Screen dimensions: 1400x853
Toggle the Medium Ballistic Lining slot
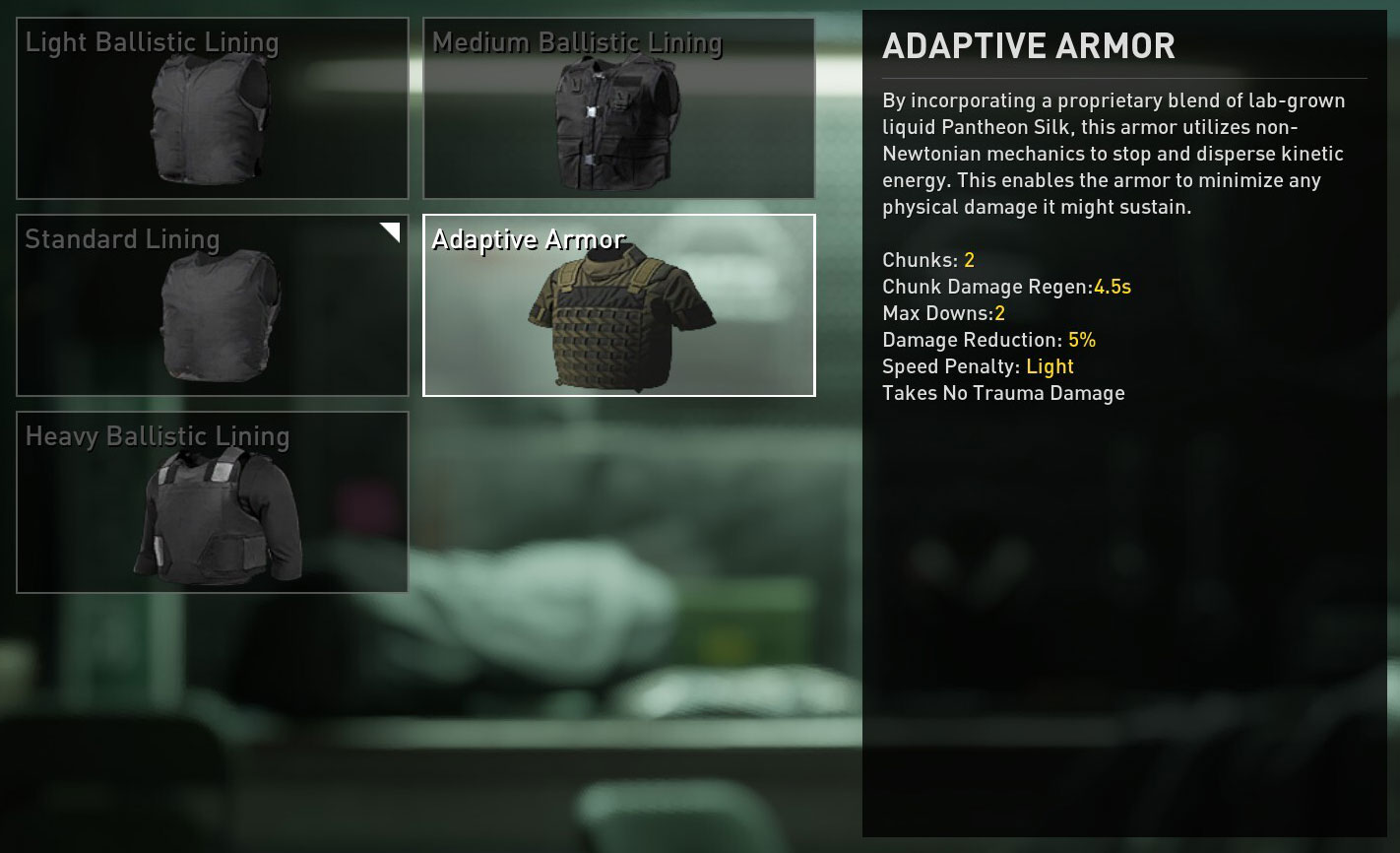[619, 108]
